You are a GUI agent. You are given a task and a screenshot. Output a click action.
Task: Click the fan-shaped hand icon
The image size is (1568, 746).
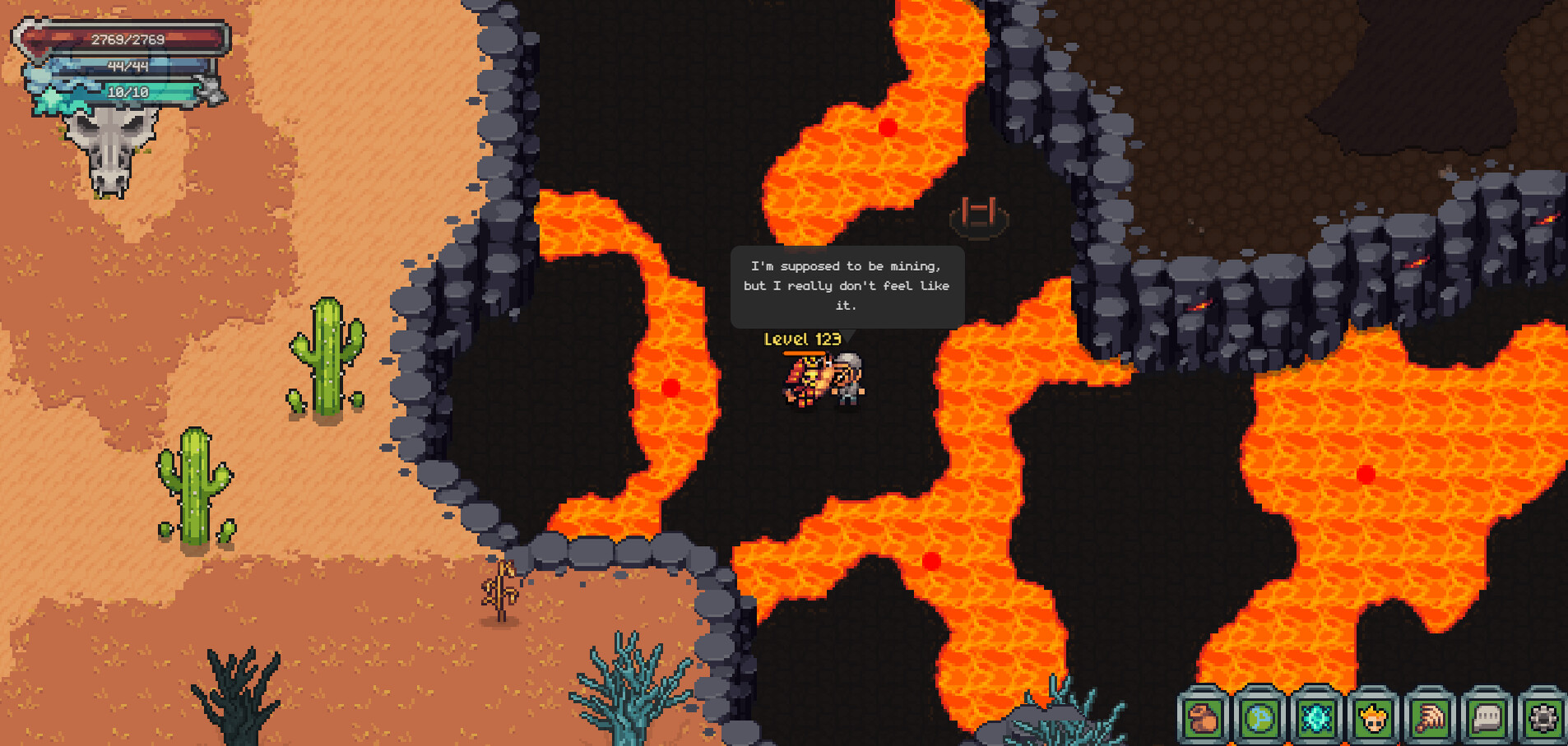[1430, 718]
